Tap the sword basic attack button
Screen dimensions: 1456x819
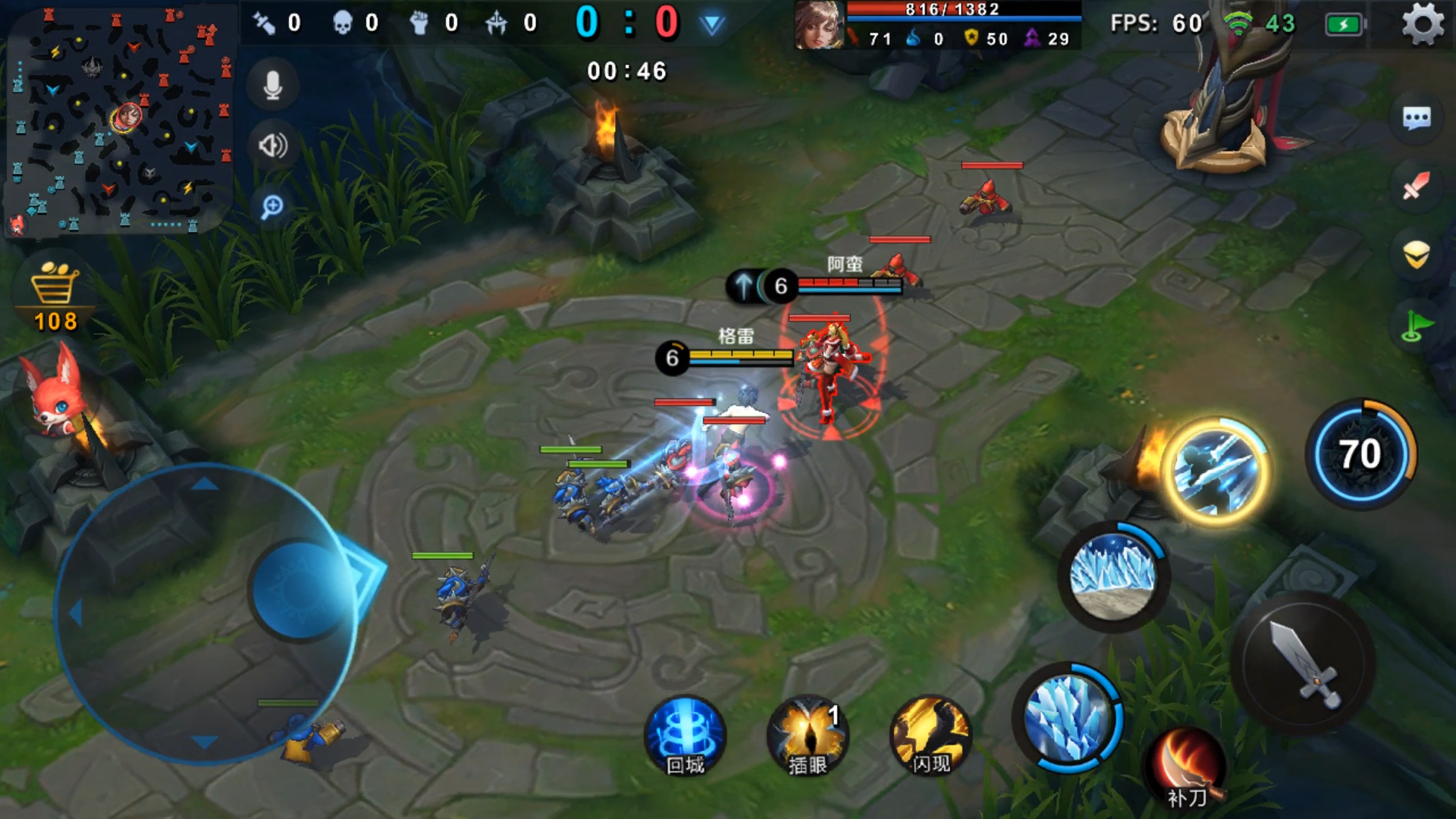(1304, 663)
